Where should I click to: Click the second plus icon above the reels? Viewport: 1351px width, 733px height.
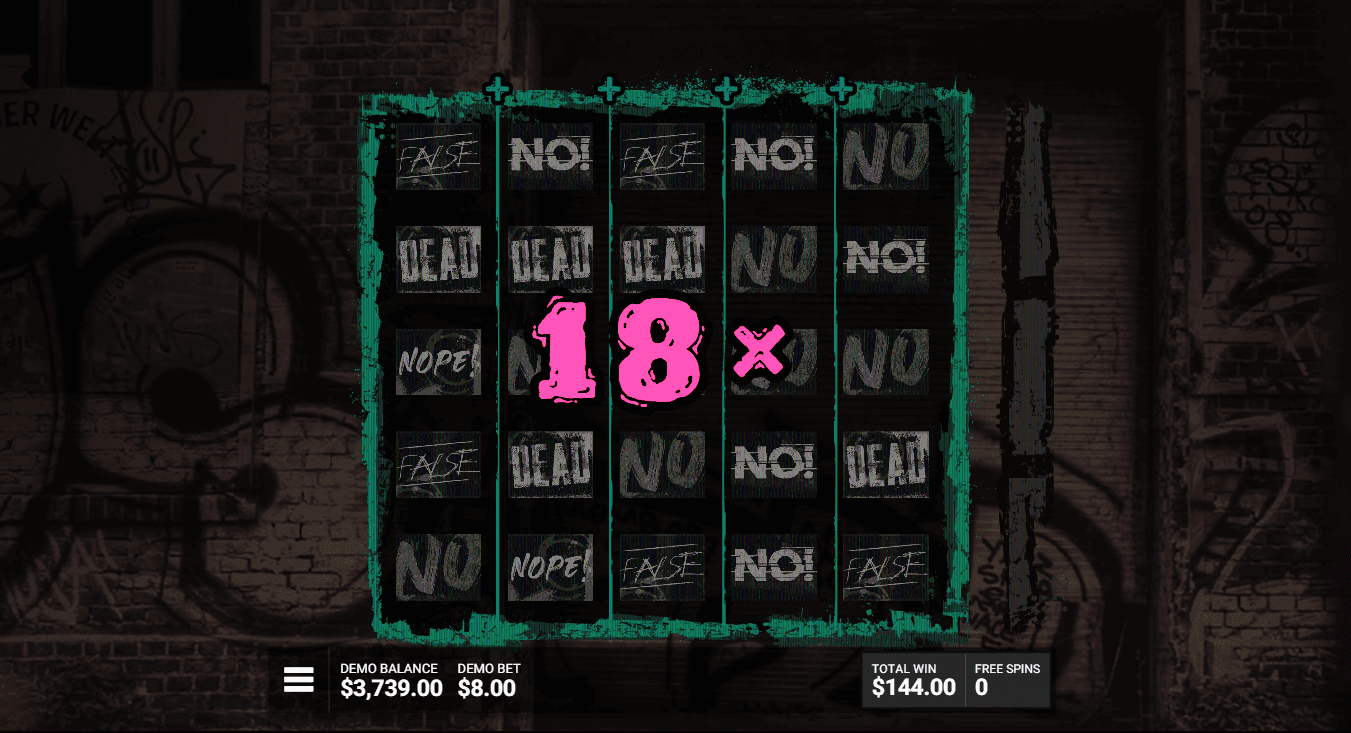point(609,88)
